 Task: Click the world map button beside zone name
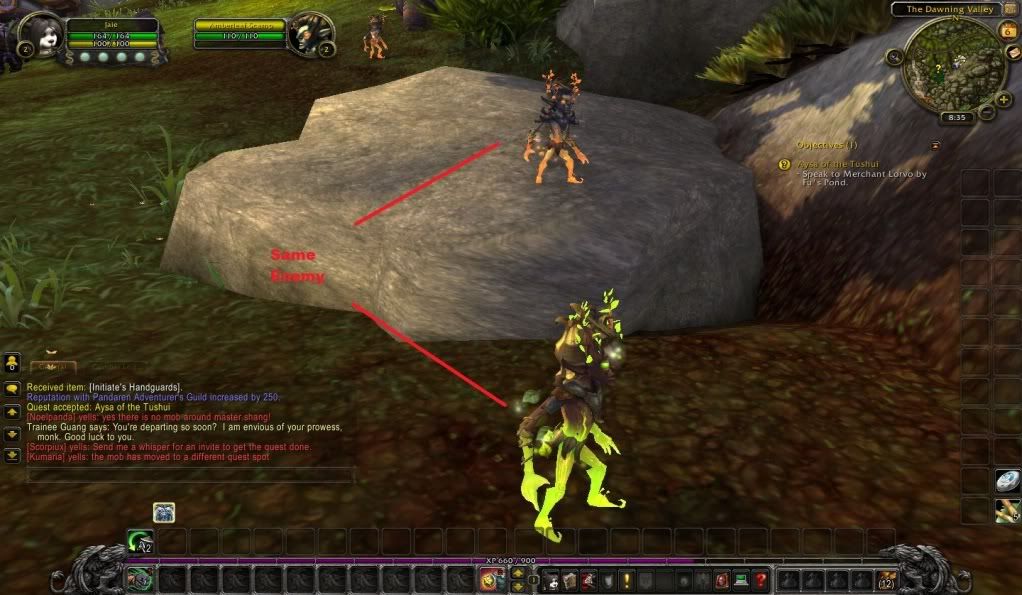(1010, 9)
